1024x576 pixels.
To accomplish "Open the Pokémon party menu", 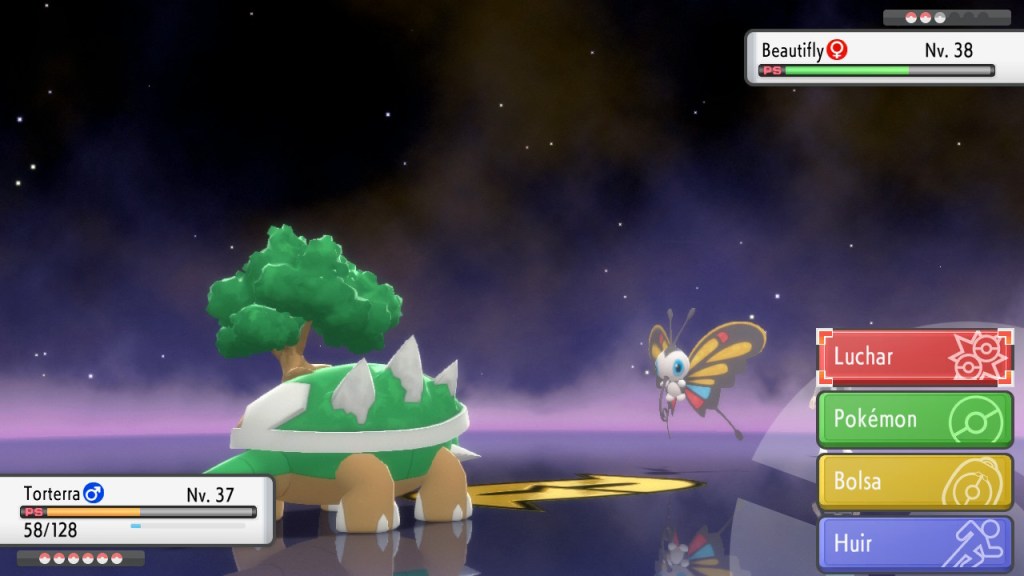I will (x=915, y=419).
